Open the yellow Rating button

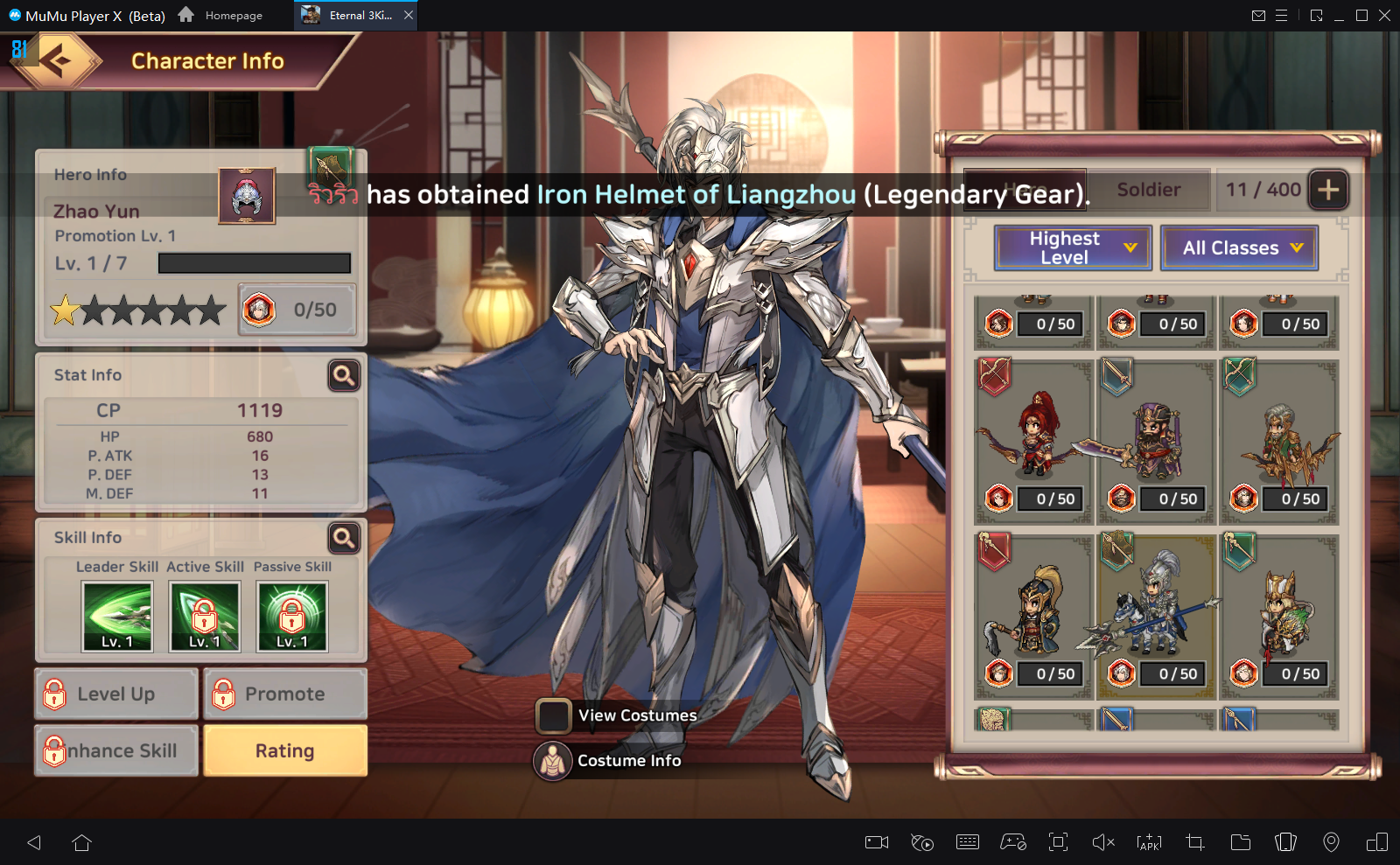(x=285, y=750)
